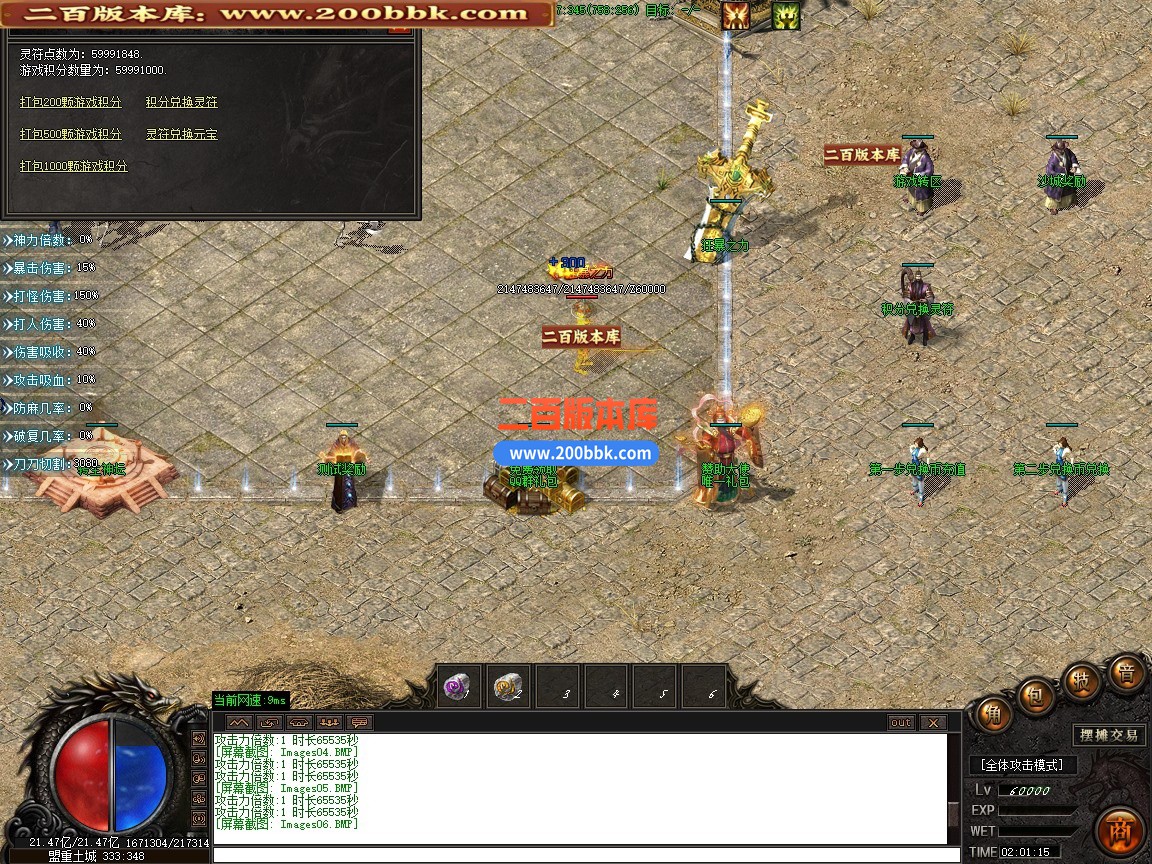Open the skills (技) button
This screenshot has height=864, width=1152.
coord(1082,680)
